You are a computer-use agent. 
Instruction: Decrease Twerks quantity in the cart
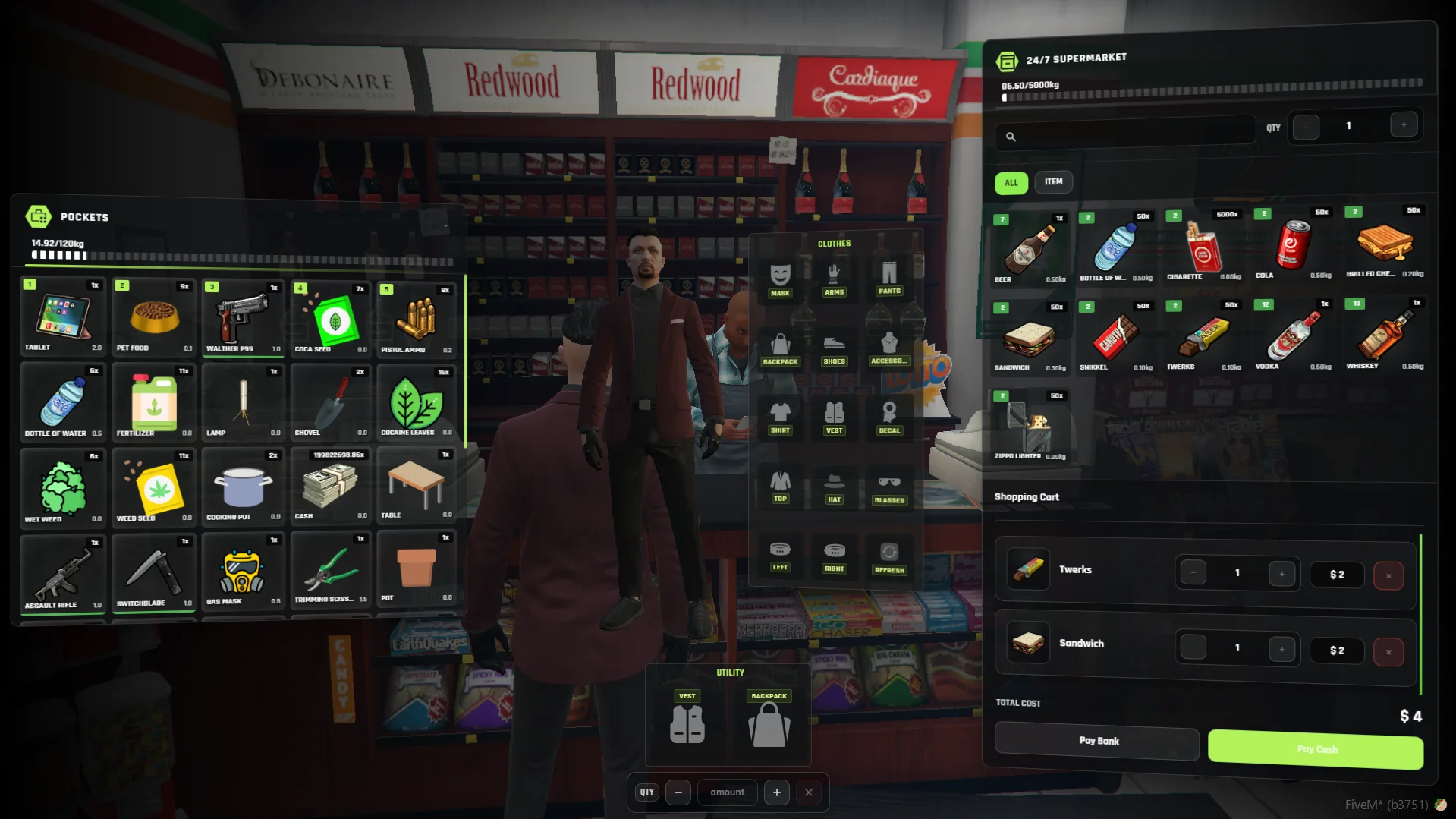coord(1193,573)
